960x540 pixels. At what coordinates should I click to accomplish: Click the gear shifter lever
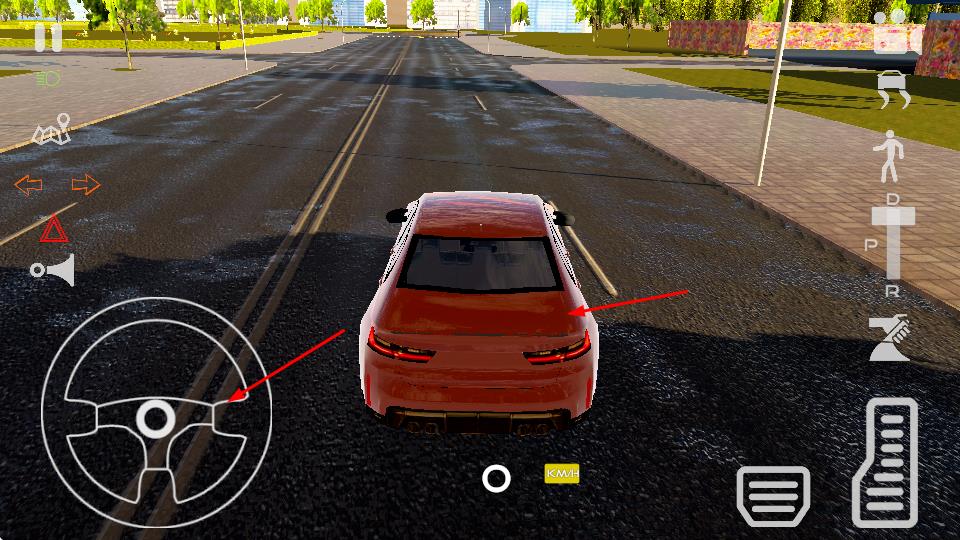[x=893, y=240]
